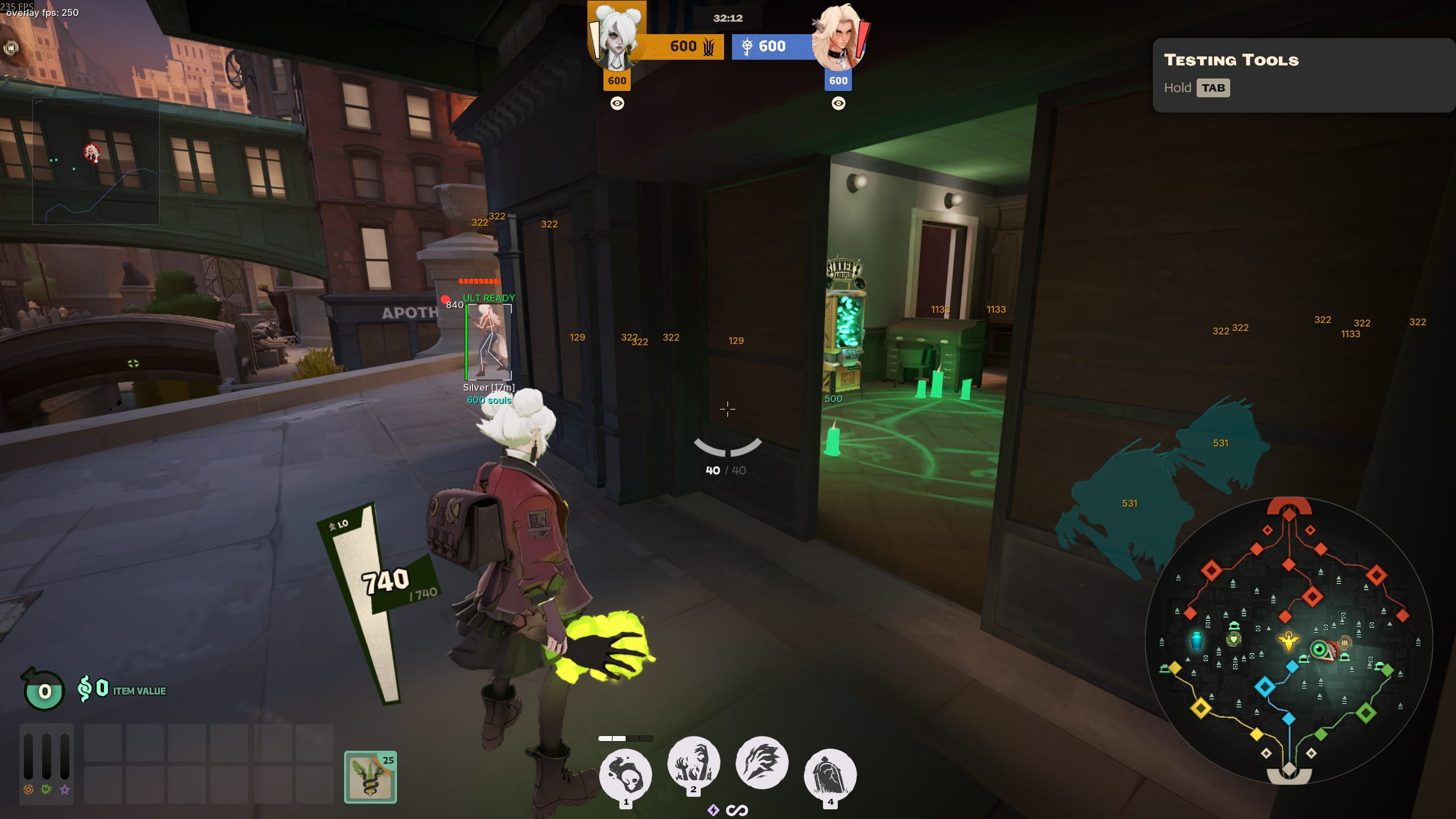Toggle the purple lightning charge indicator
1456x819 pixels.
(x=713, y=810)
